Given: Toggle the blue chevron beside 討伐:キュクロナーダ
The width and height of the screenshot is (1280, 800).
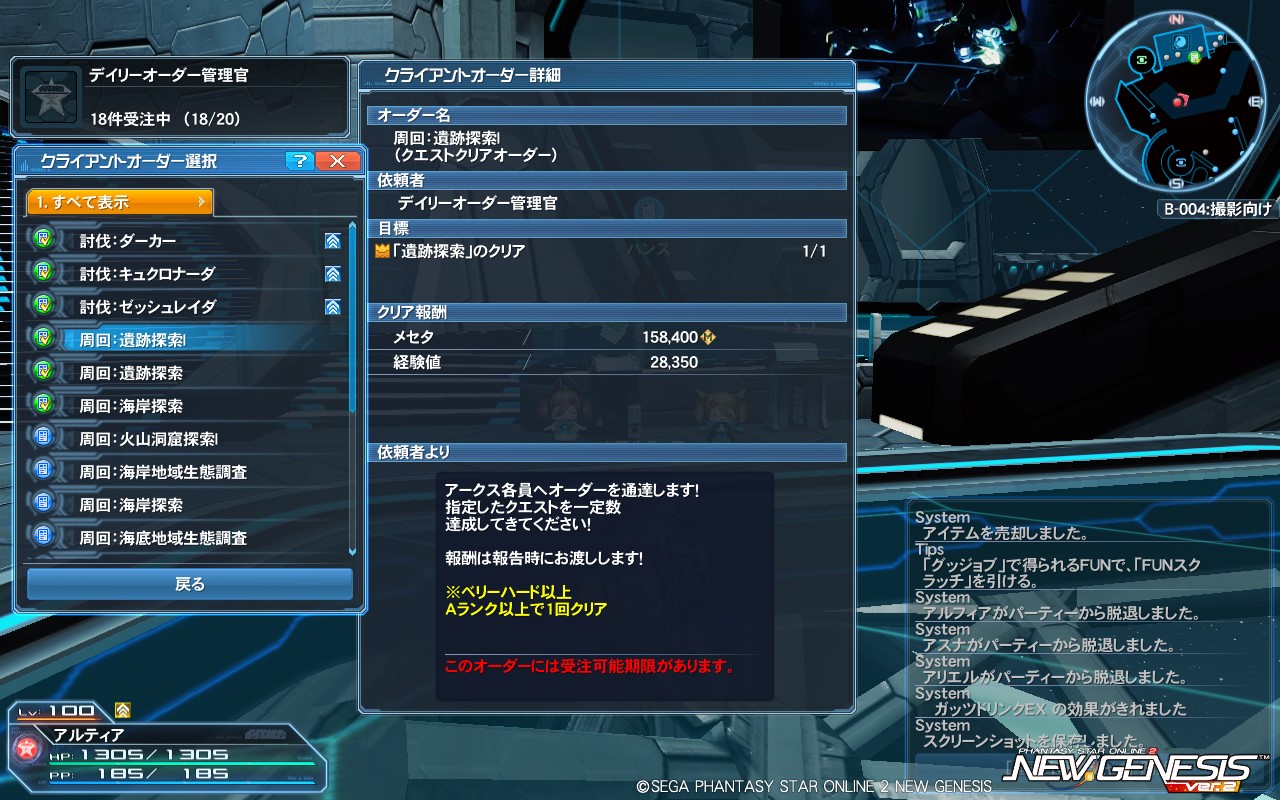Looking at the screenshot, I should 331,273.
